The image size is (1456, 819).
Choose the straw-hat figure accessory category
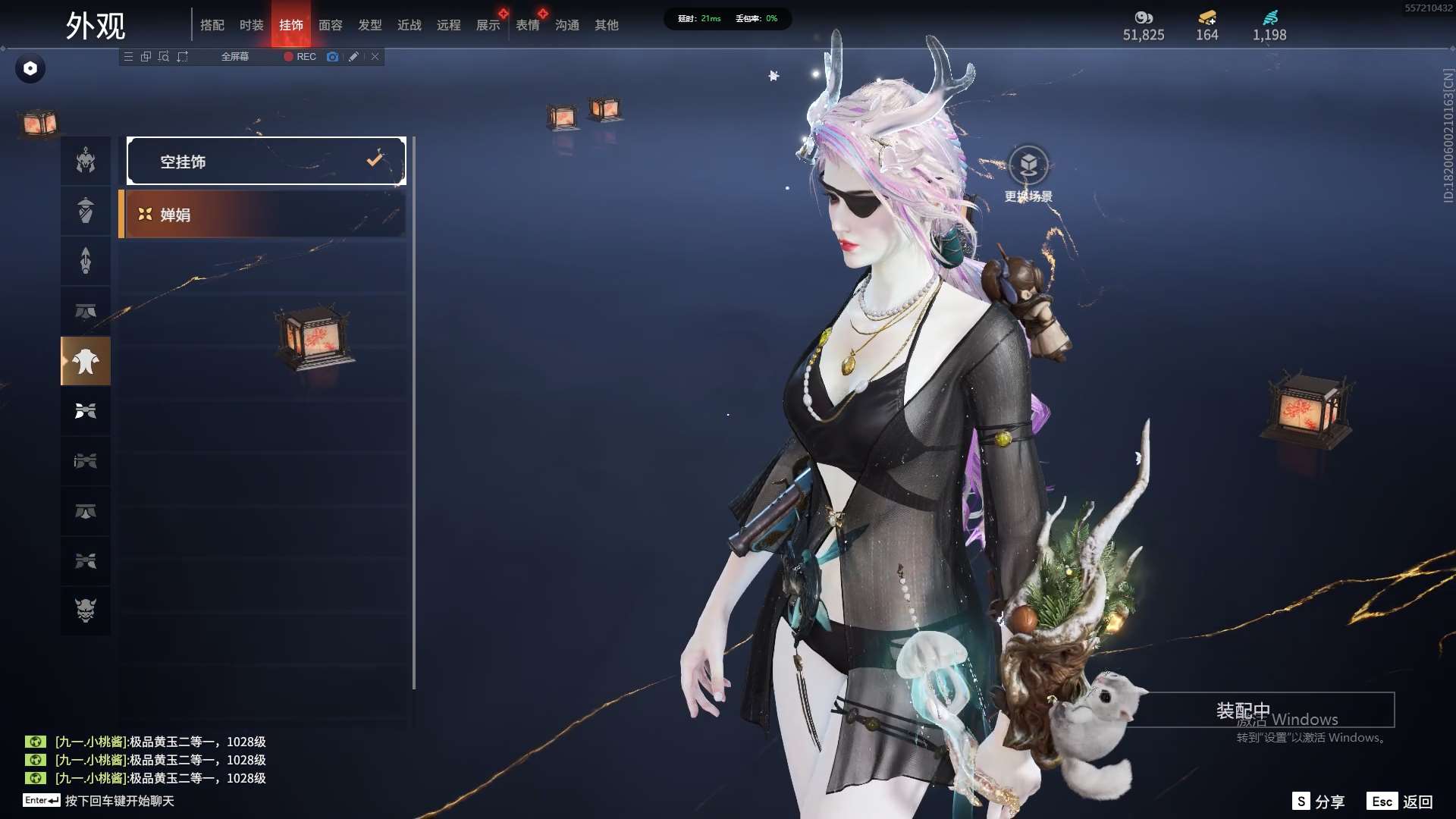(x=86, y=210)
